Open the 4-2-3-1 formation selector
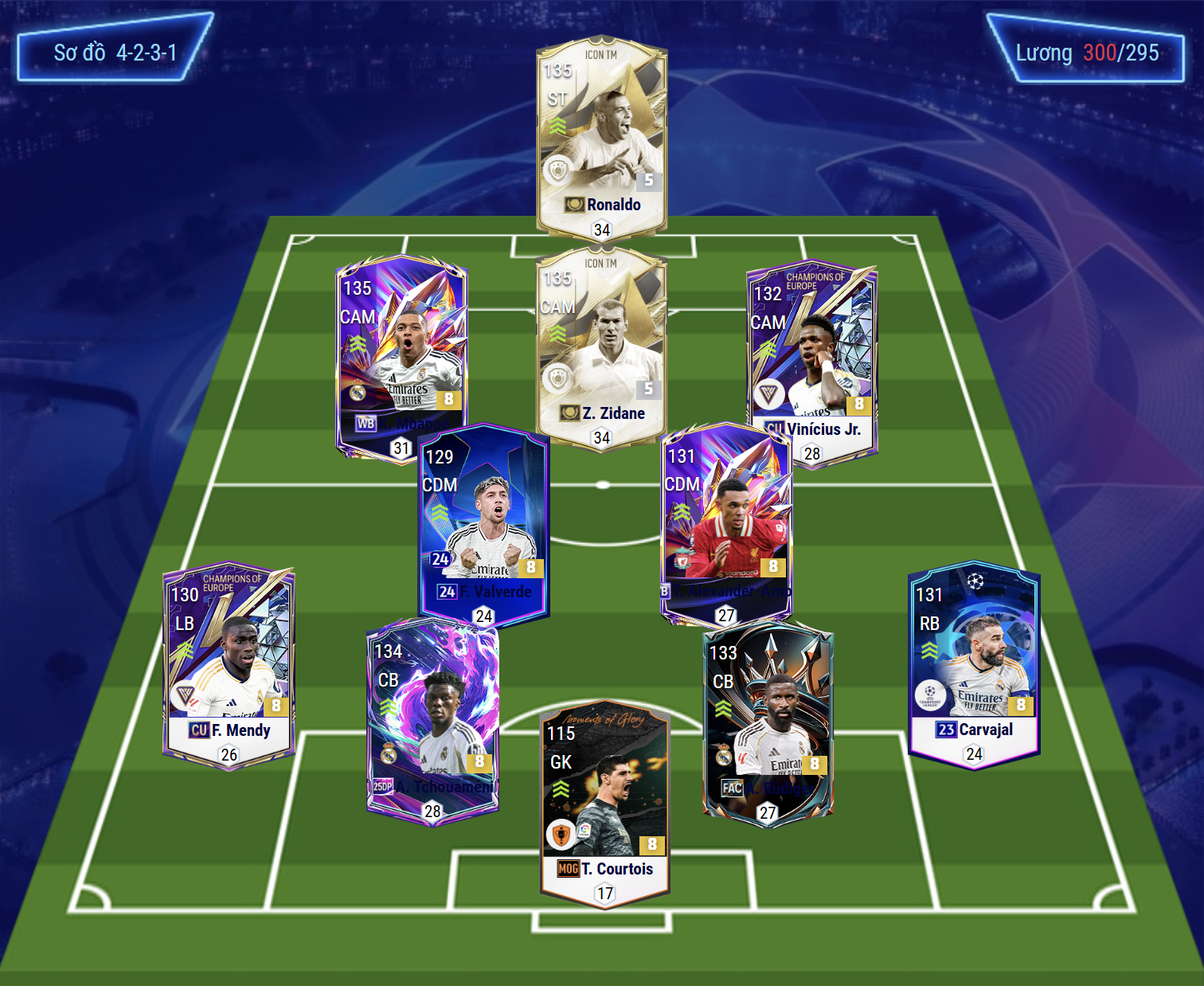This screenshot has height=986, width=1204. point(115,53)
